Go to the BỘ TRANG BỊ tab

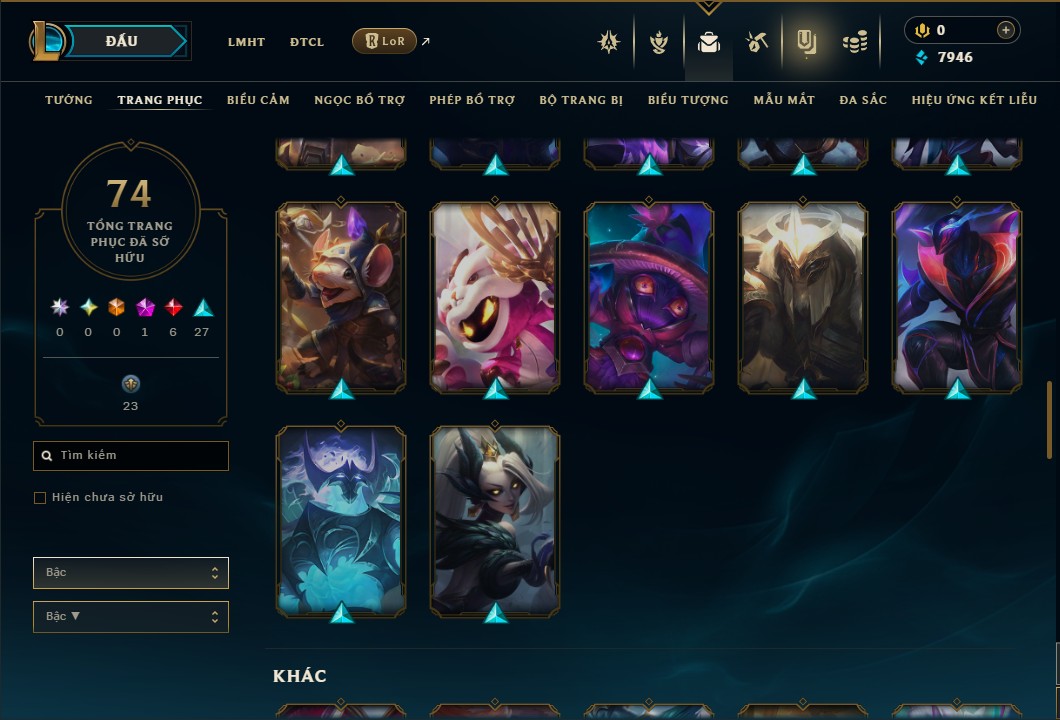pyautogui.click(x=581, y=100)
